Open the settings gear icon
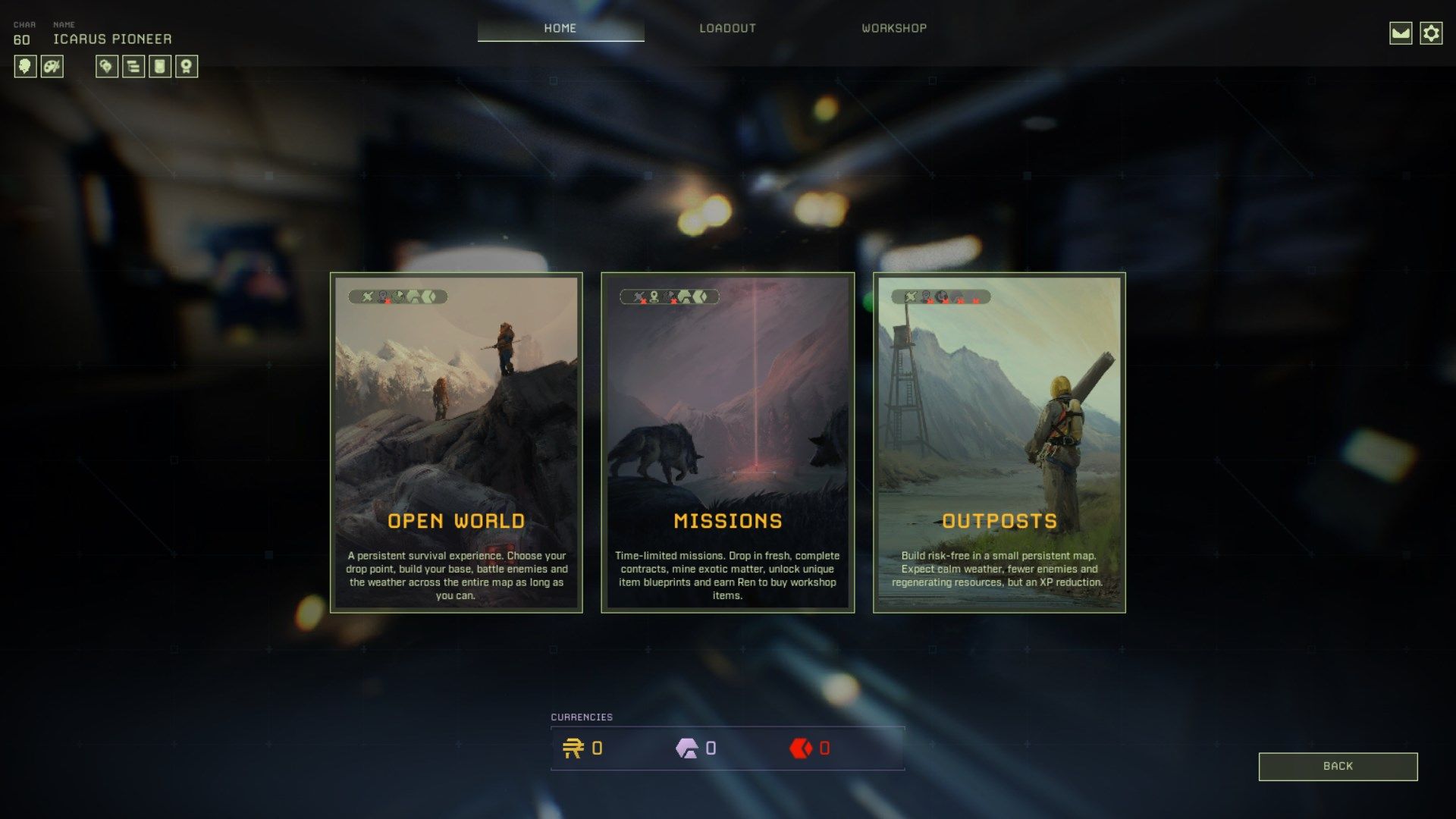Screen dimensions: 1456x819 tap(1431, 33)
